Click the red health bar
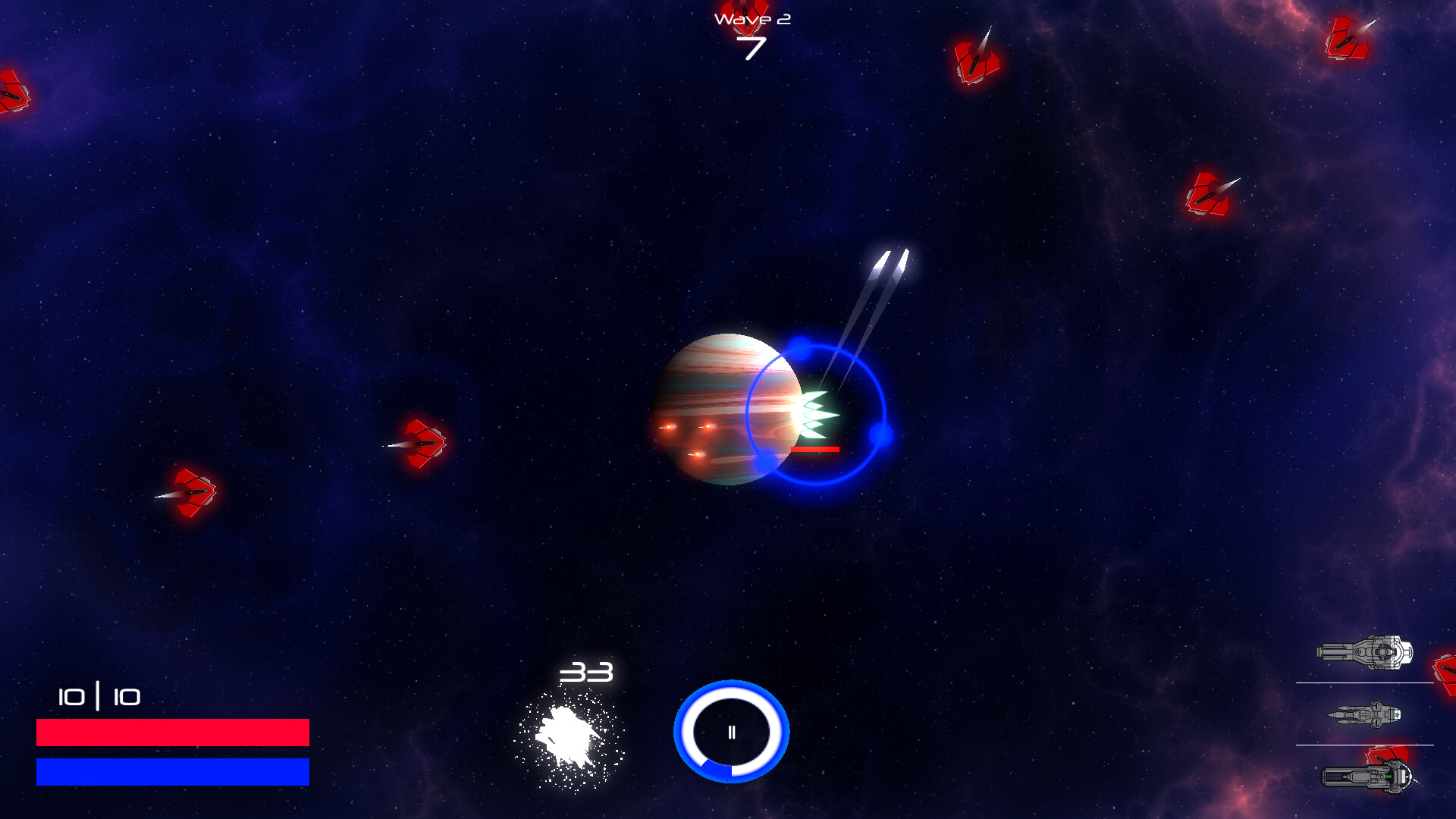 [173, 733]
